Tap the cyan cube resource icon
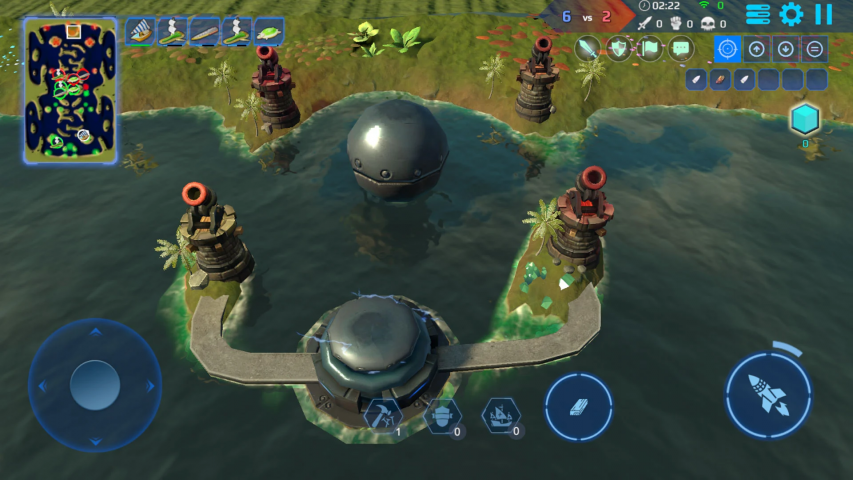The image size is (853, 480). [804, 120]
